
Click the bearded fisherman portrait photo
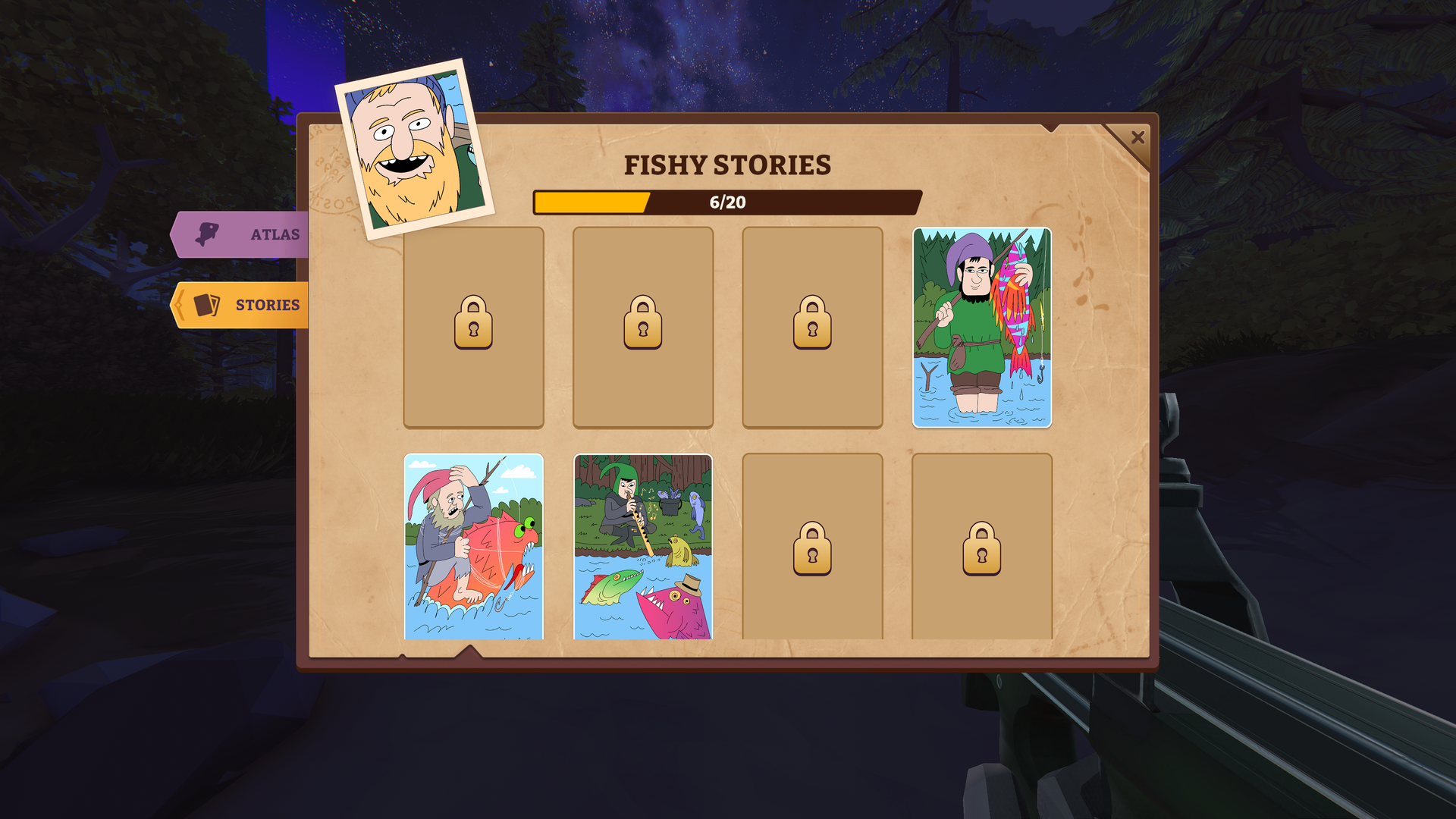click(414, 150)
